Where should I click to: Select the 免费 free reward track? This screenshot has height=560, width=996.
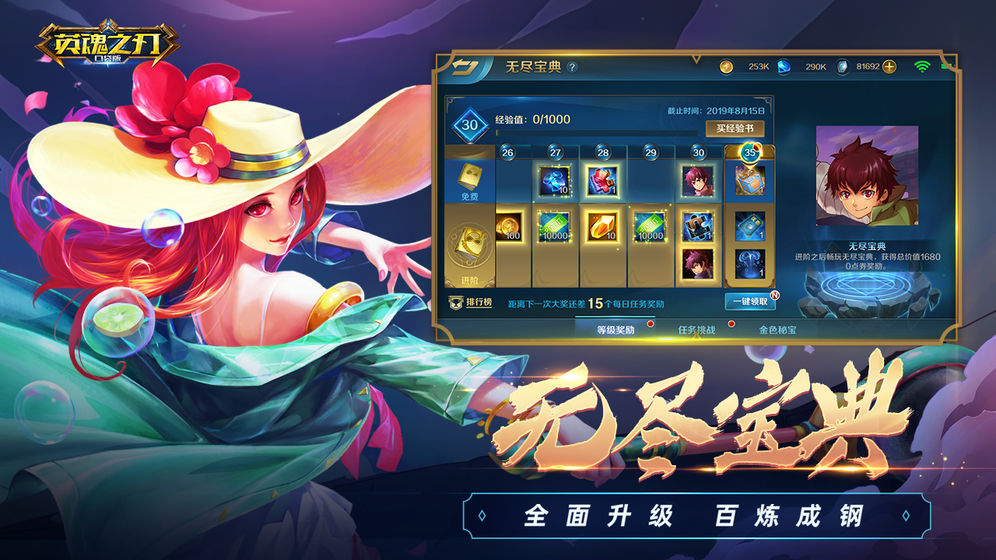tap(470, 181)
